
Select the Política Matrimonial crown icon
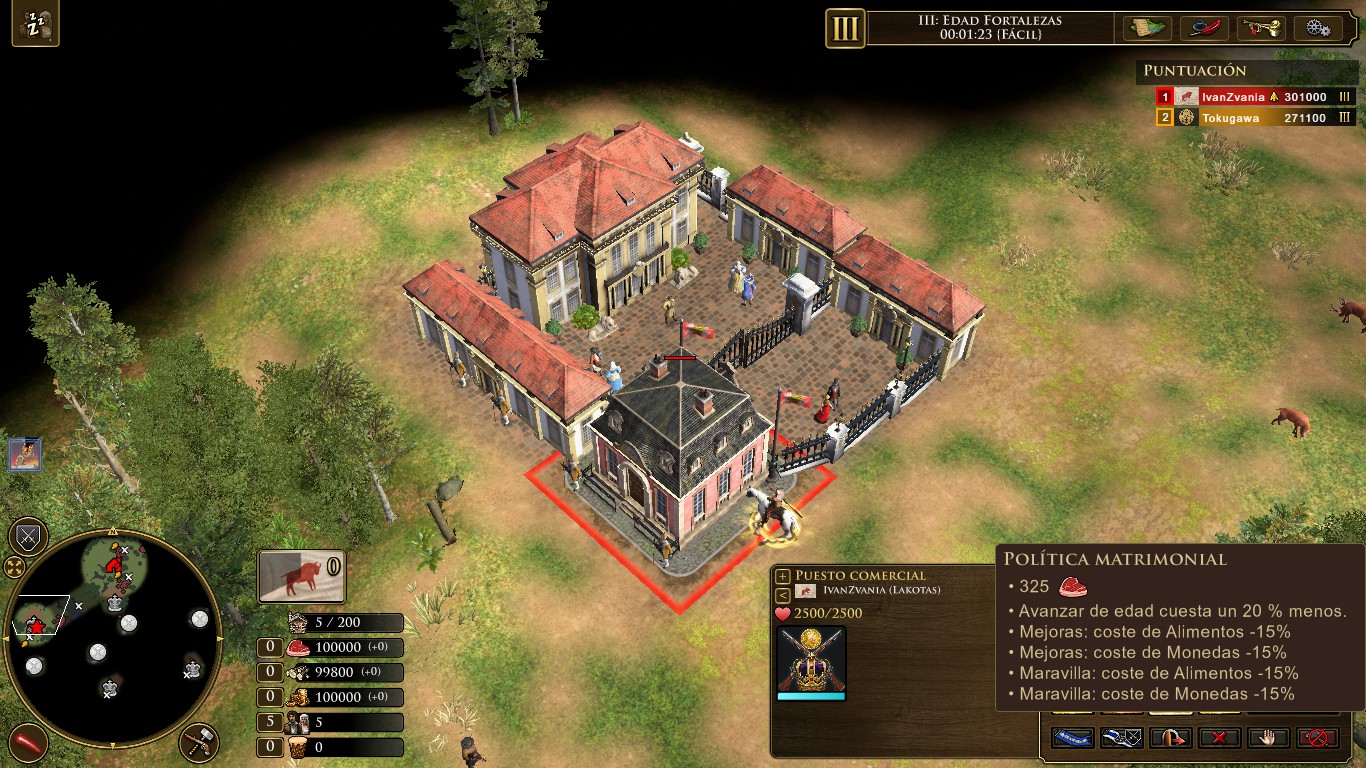pyautogui.click(x=811, y=659)
